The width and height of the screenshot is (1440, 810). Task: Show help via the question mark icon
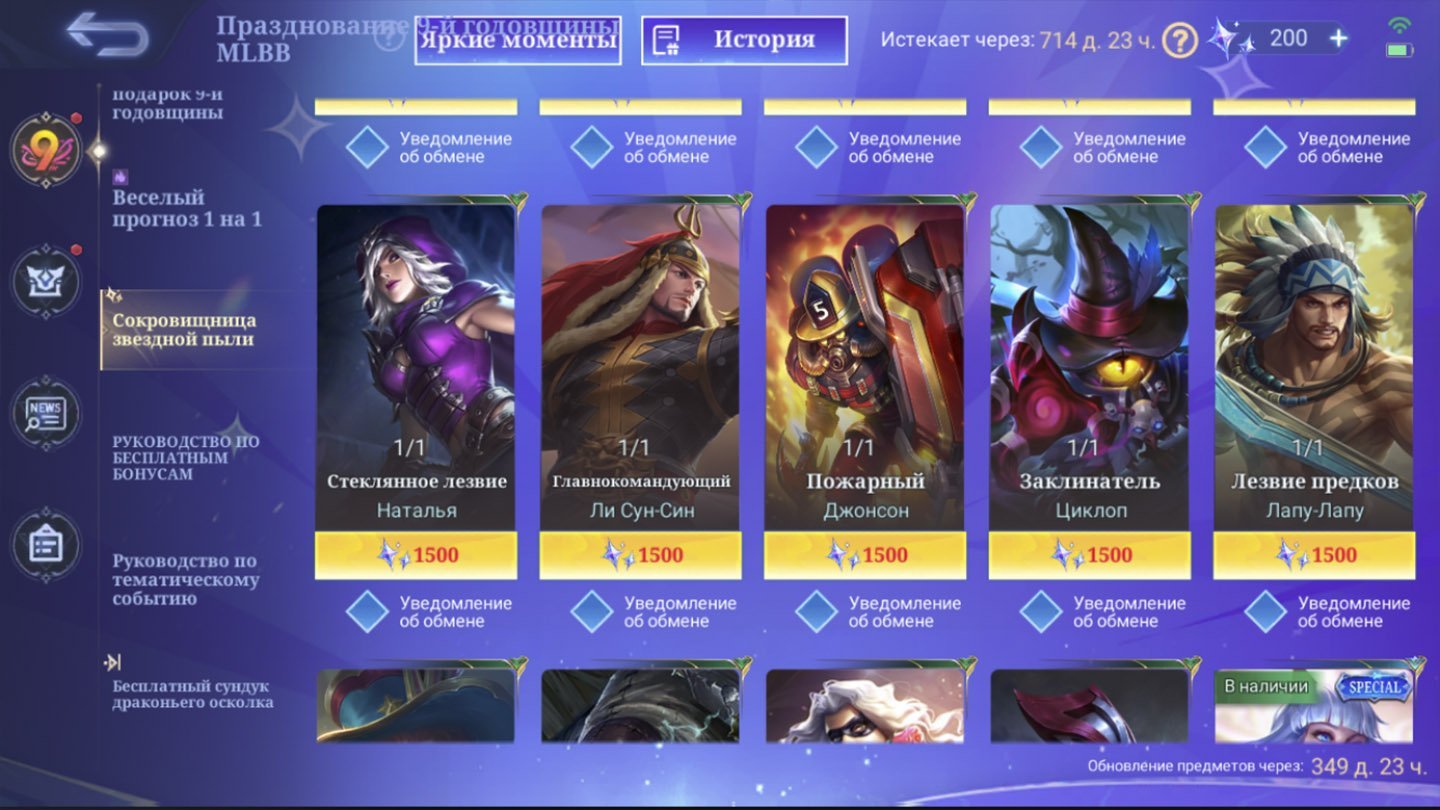(1181, 41)
